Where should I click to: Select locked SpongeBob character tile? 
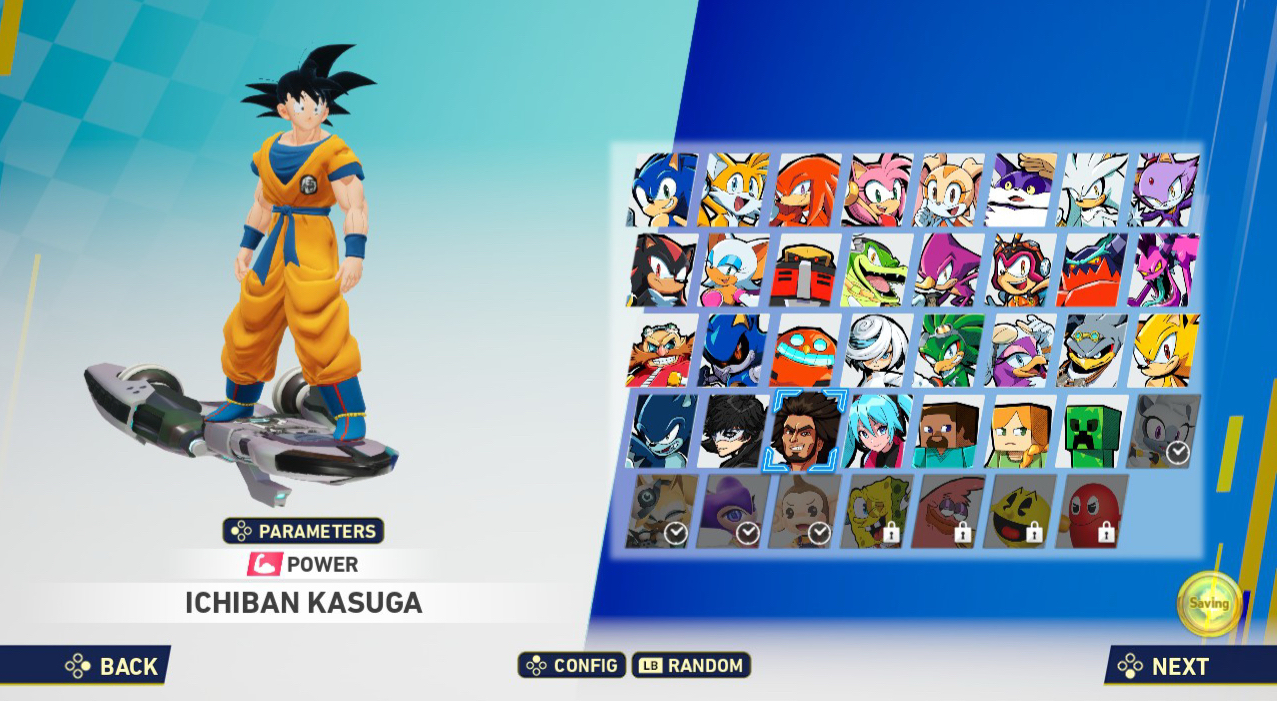[877, 512]
